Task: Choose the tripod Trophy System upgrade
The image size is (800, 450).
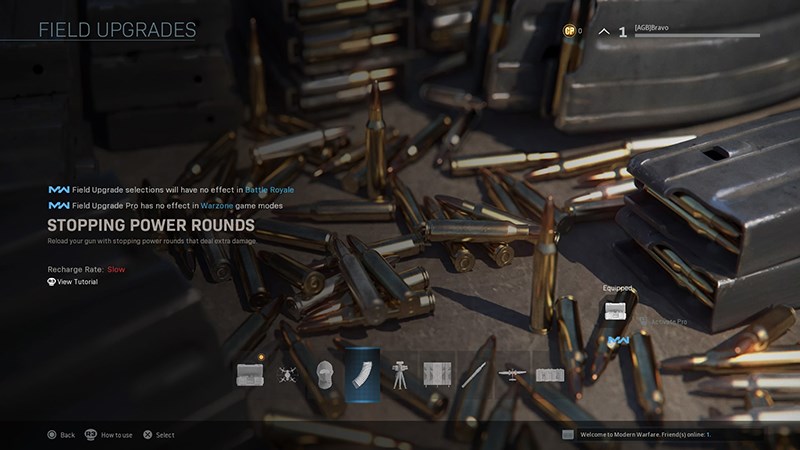Action: 400,375
